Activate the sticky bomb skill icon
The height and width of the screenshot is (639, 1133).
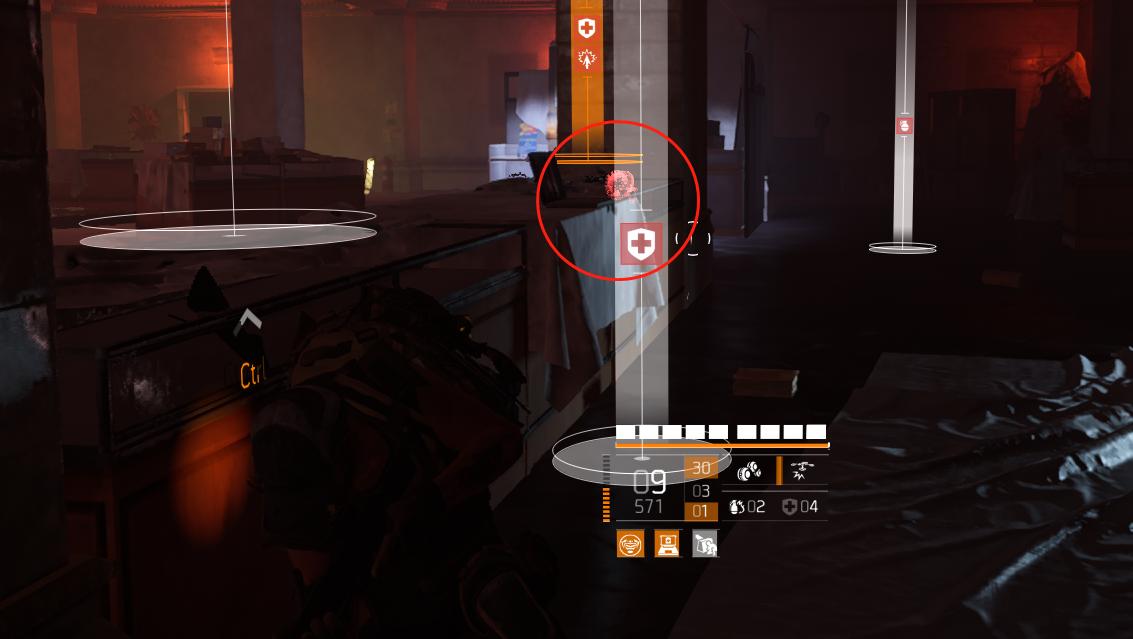pos(749,472)
